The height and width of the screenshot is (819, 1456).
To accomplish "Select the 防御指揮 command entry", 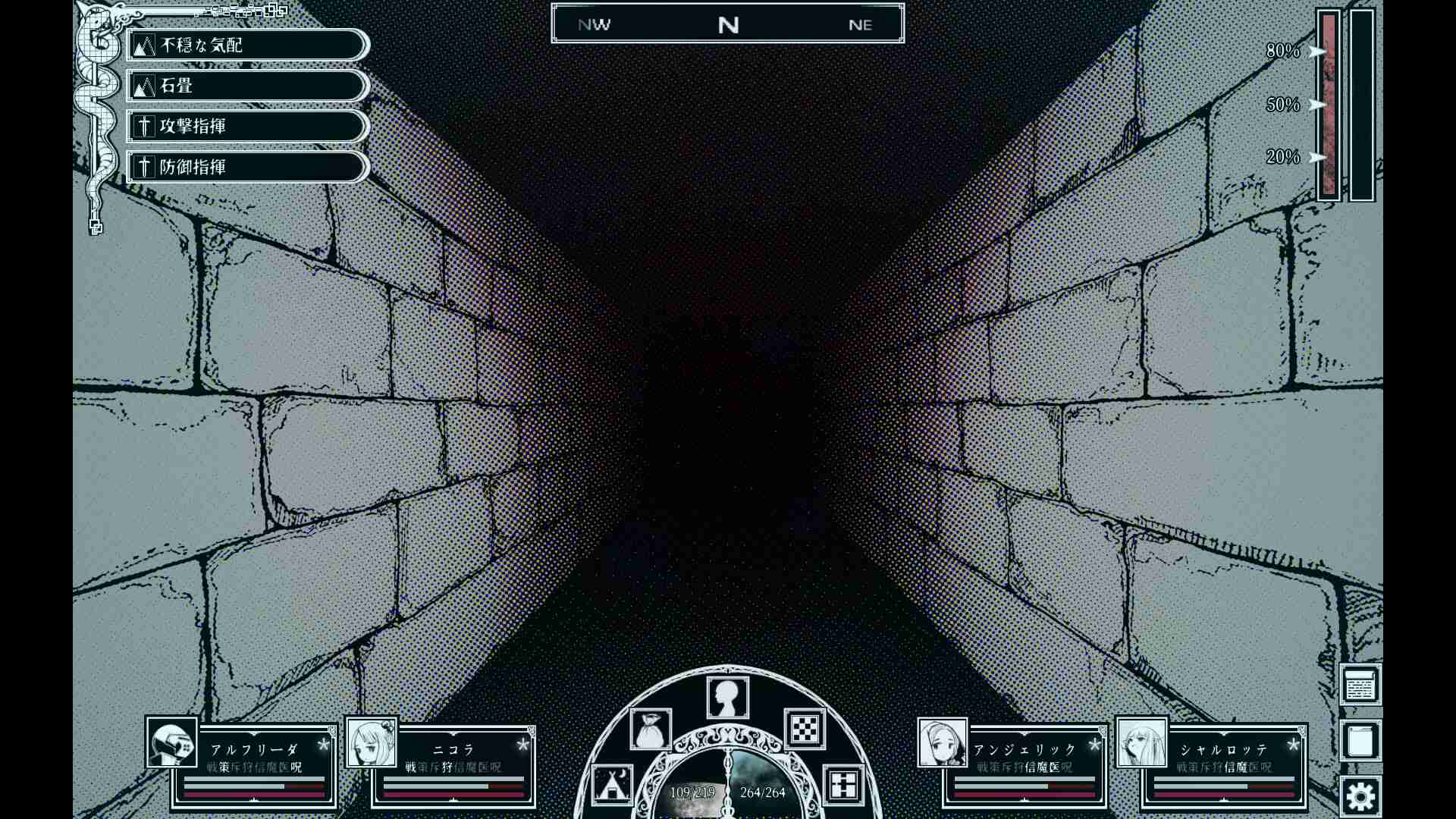I will pos(244,167).
